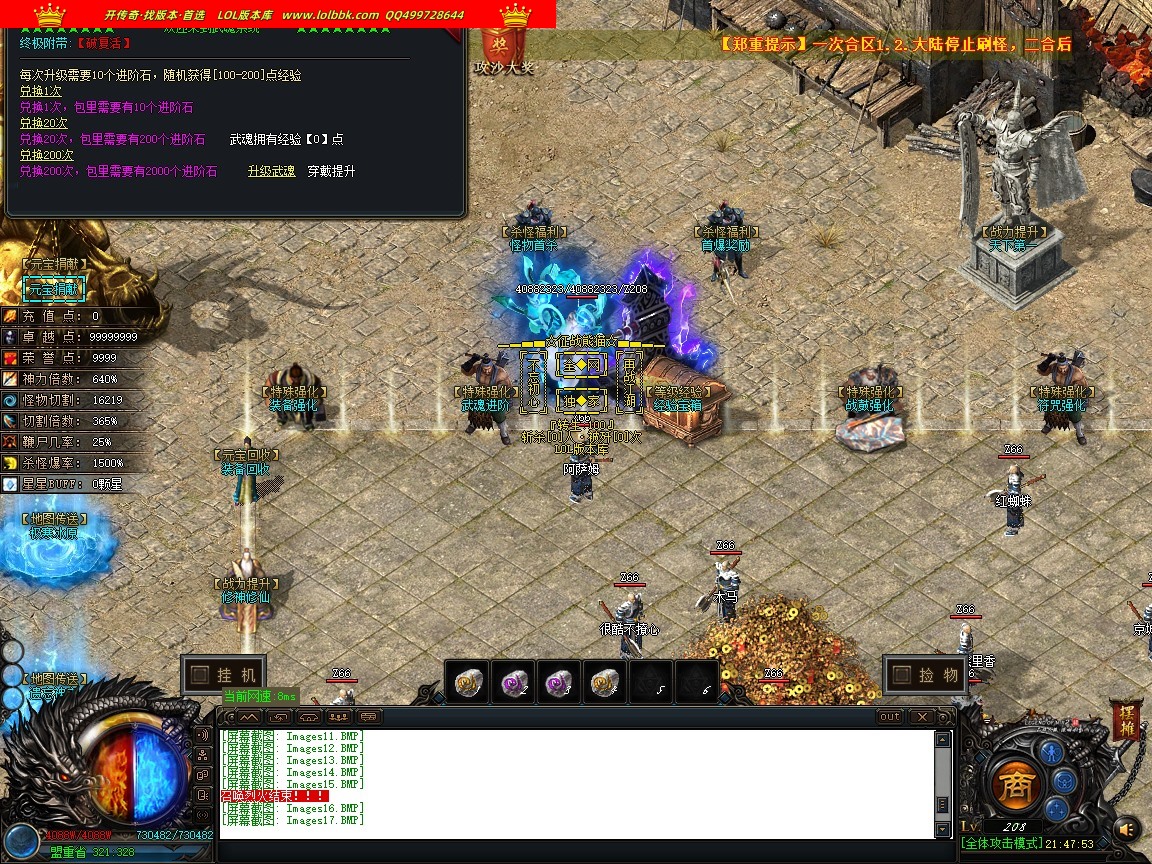This screenshot has width=1152, height=864.
Task: Use the purple stone in hotbar slot 2
Action: pos(513,681)
